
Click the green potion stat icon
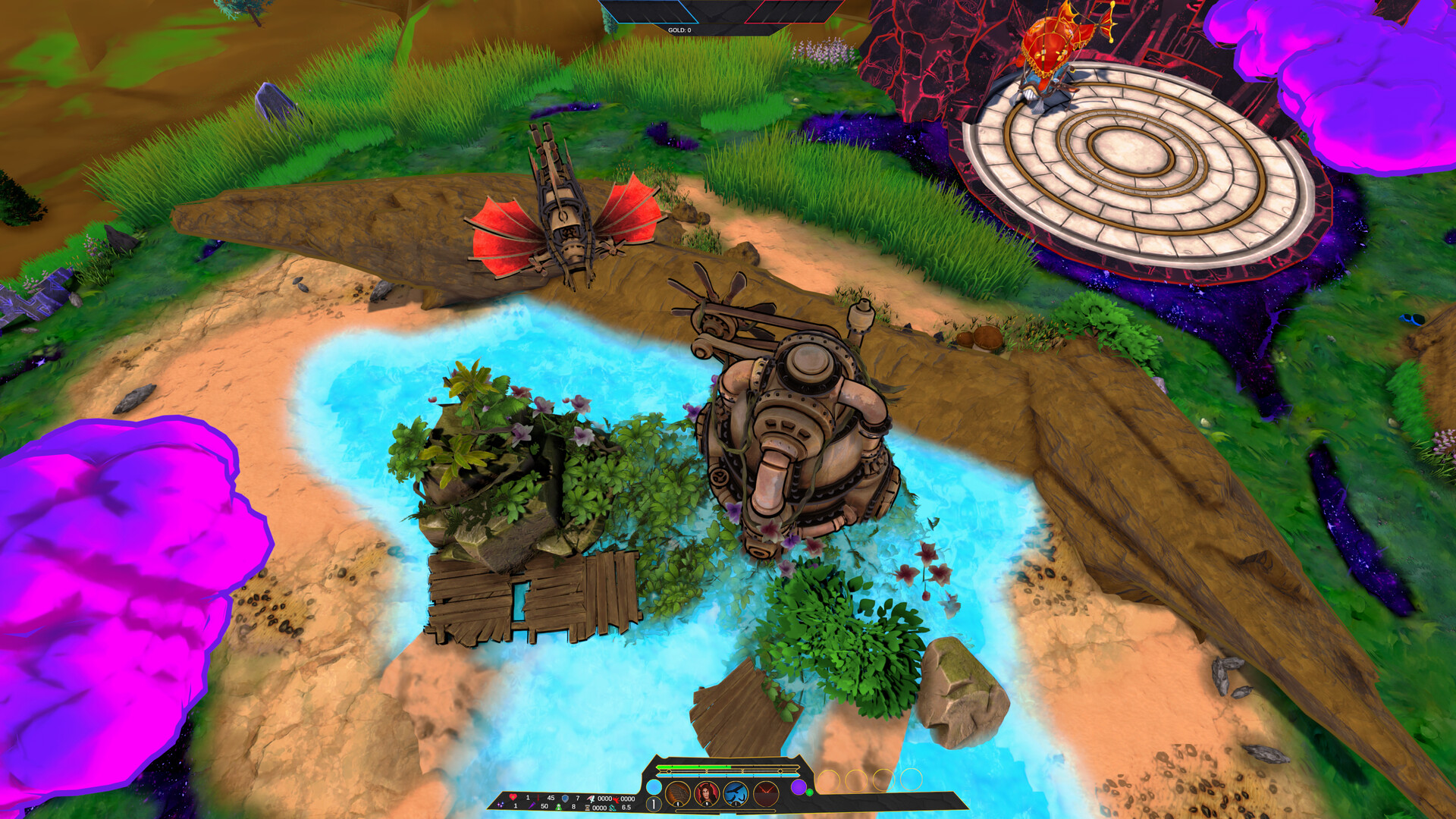coord(559,805)
